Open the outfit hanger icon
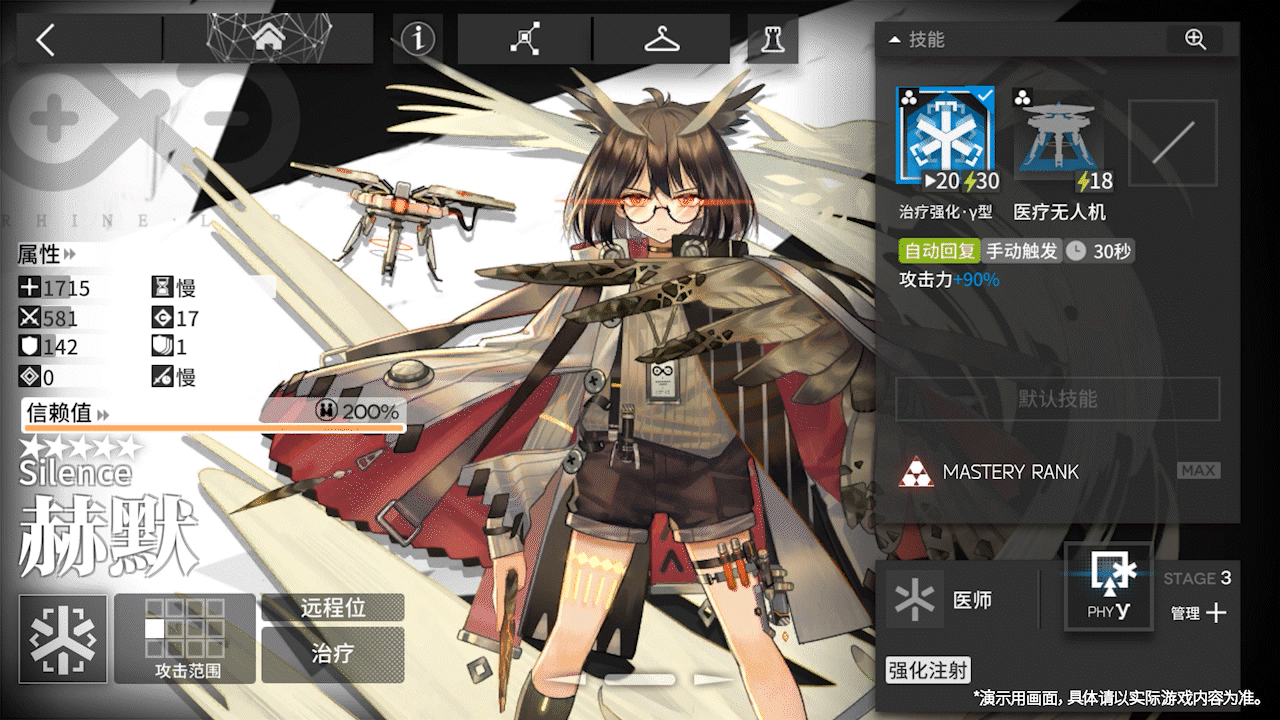The image size is (1280, 720). click(660, 38)
